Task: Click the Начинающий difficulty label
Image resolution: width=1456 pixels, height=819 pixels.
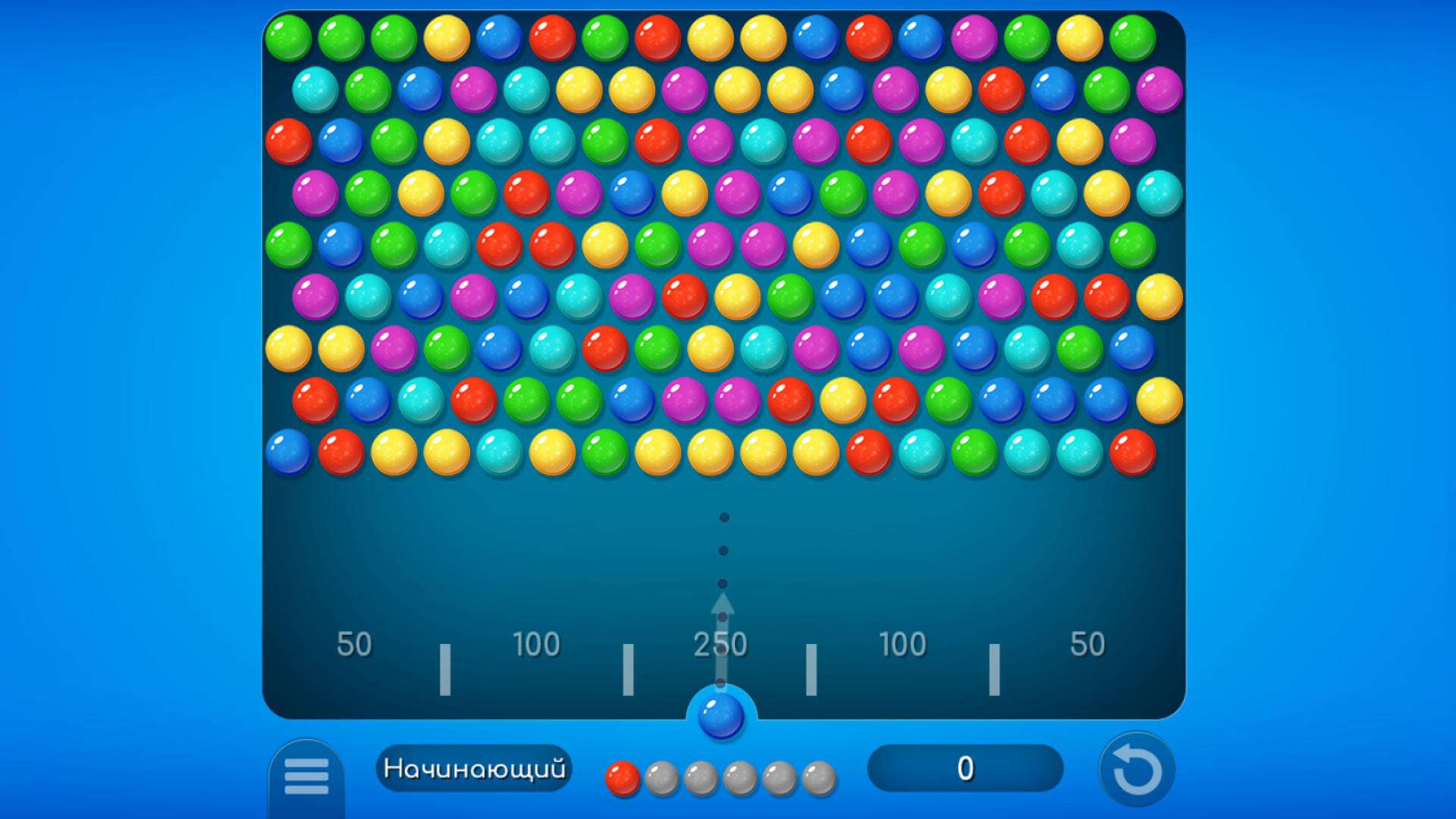Action: (474, 767)
